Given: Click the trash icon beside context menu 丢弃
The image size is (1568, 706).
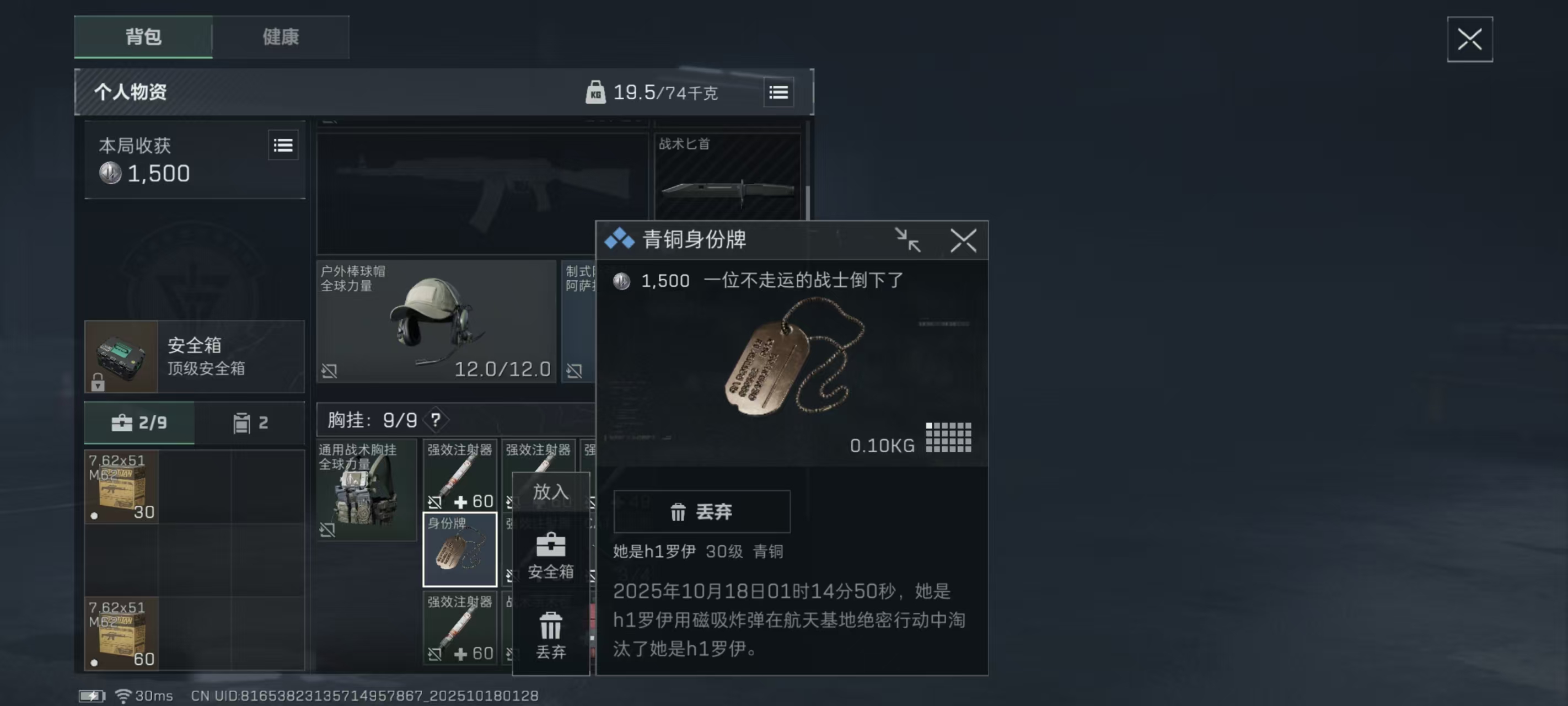Looking at the screenshot, I should (x=550, y=624).
